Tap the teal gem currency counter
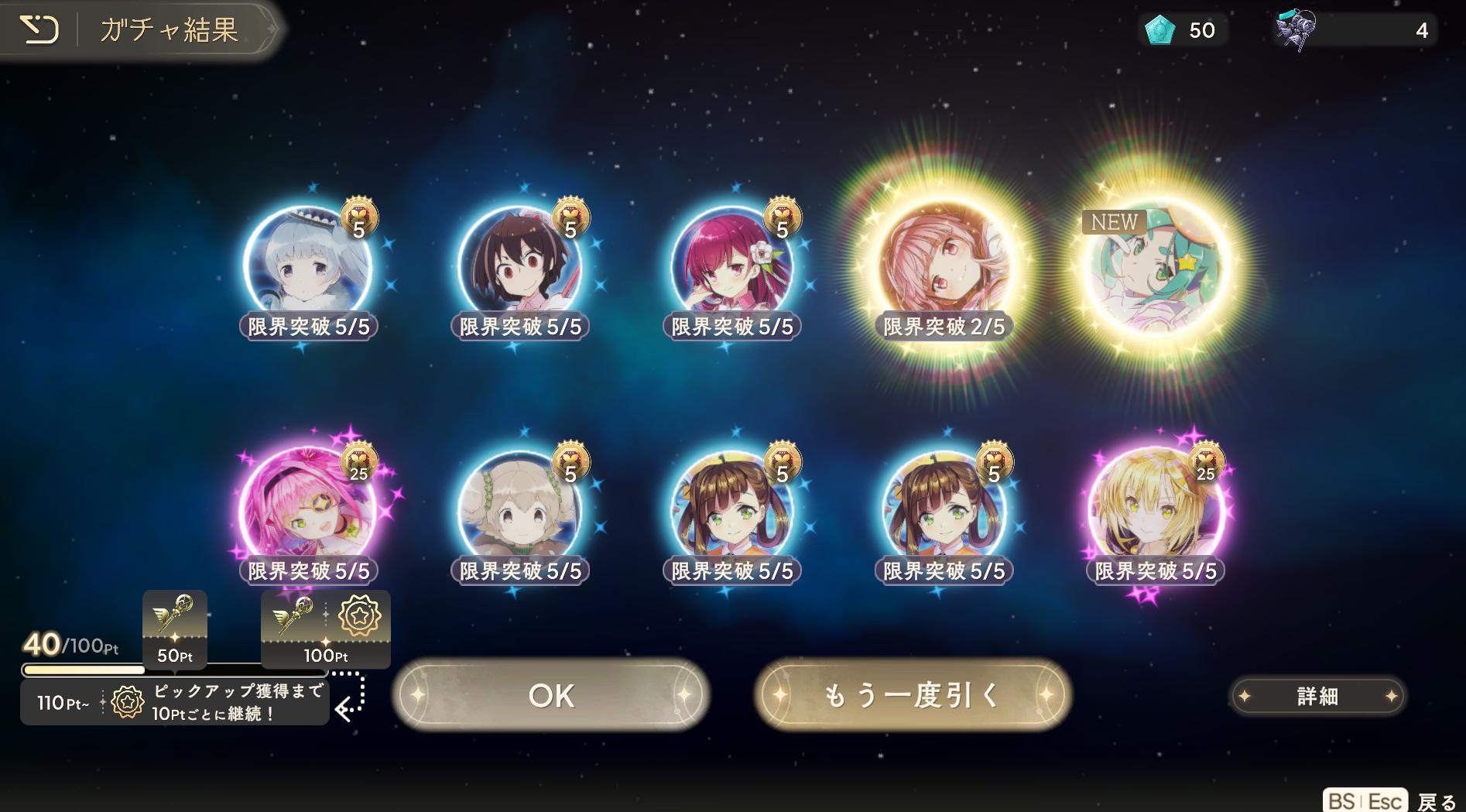The width and height of the screenshot is (1466, 812). [x=1181, y=30]
